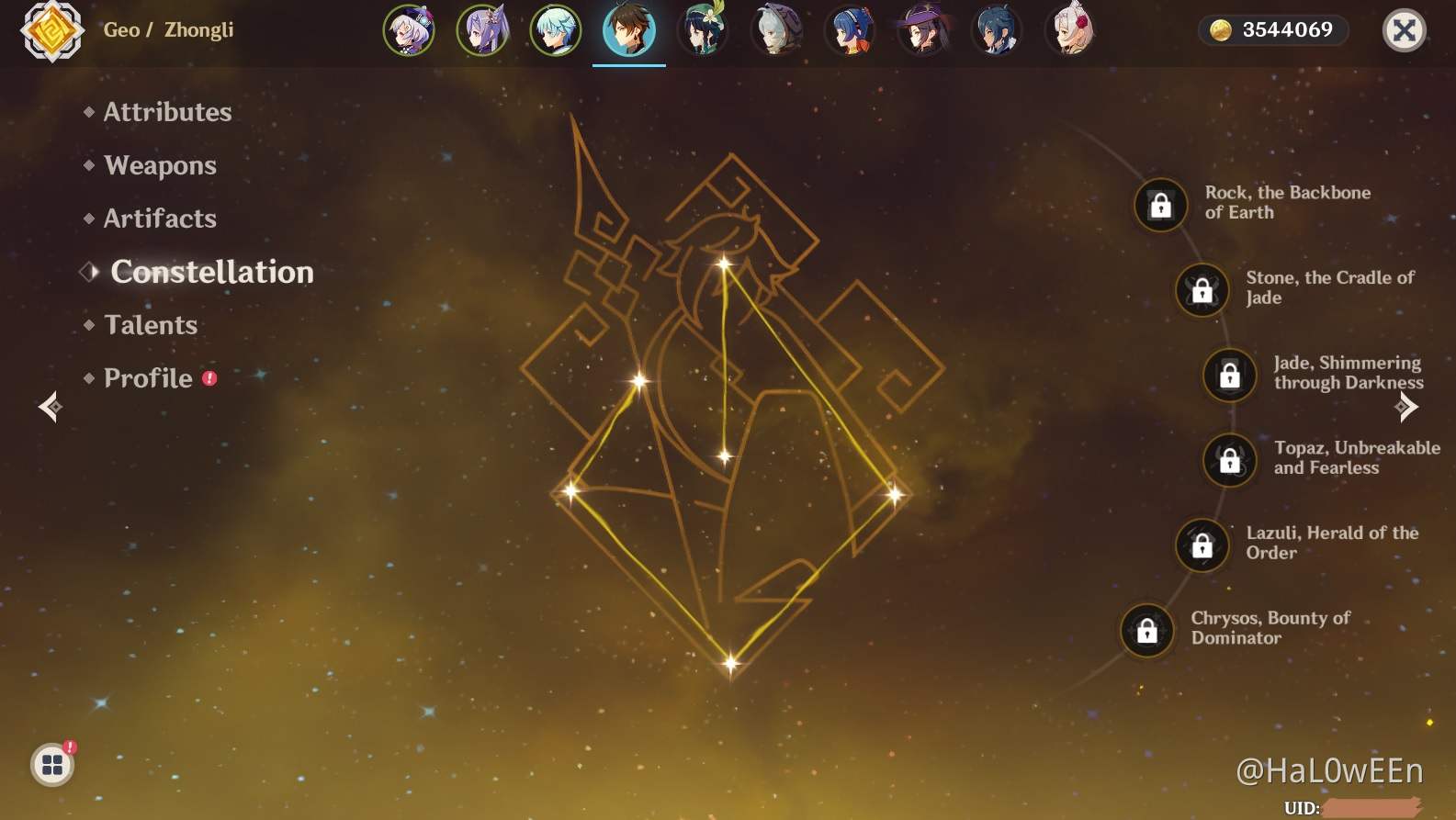
Task: Switch to the Talents section
Action: click(151, 325)
